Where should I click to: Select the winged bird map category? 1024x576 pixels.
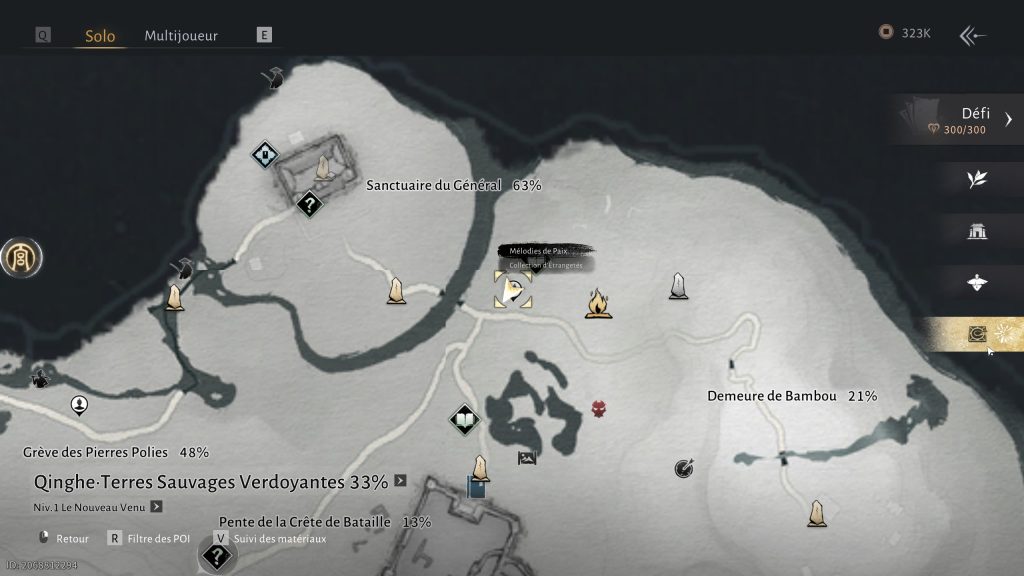pyautogui.click(x=977, y=283)
